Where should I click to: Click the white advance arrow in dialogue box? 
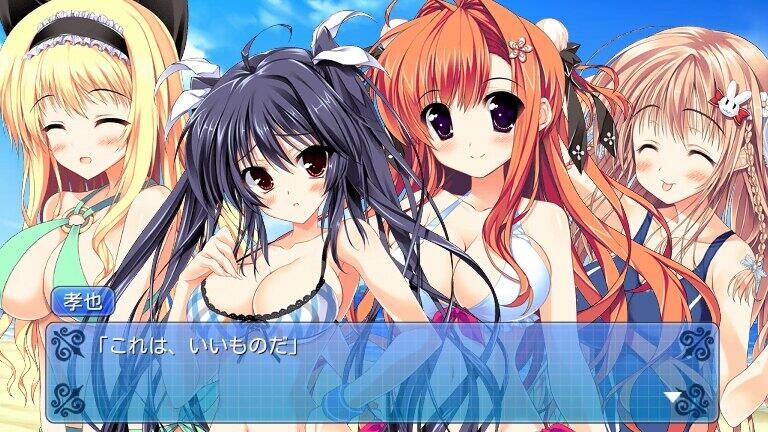click(x=672, y=398)
